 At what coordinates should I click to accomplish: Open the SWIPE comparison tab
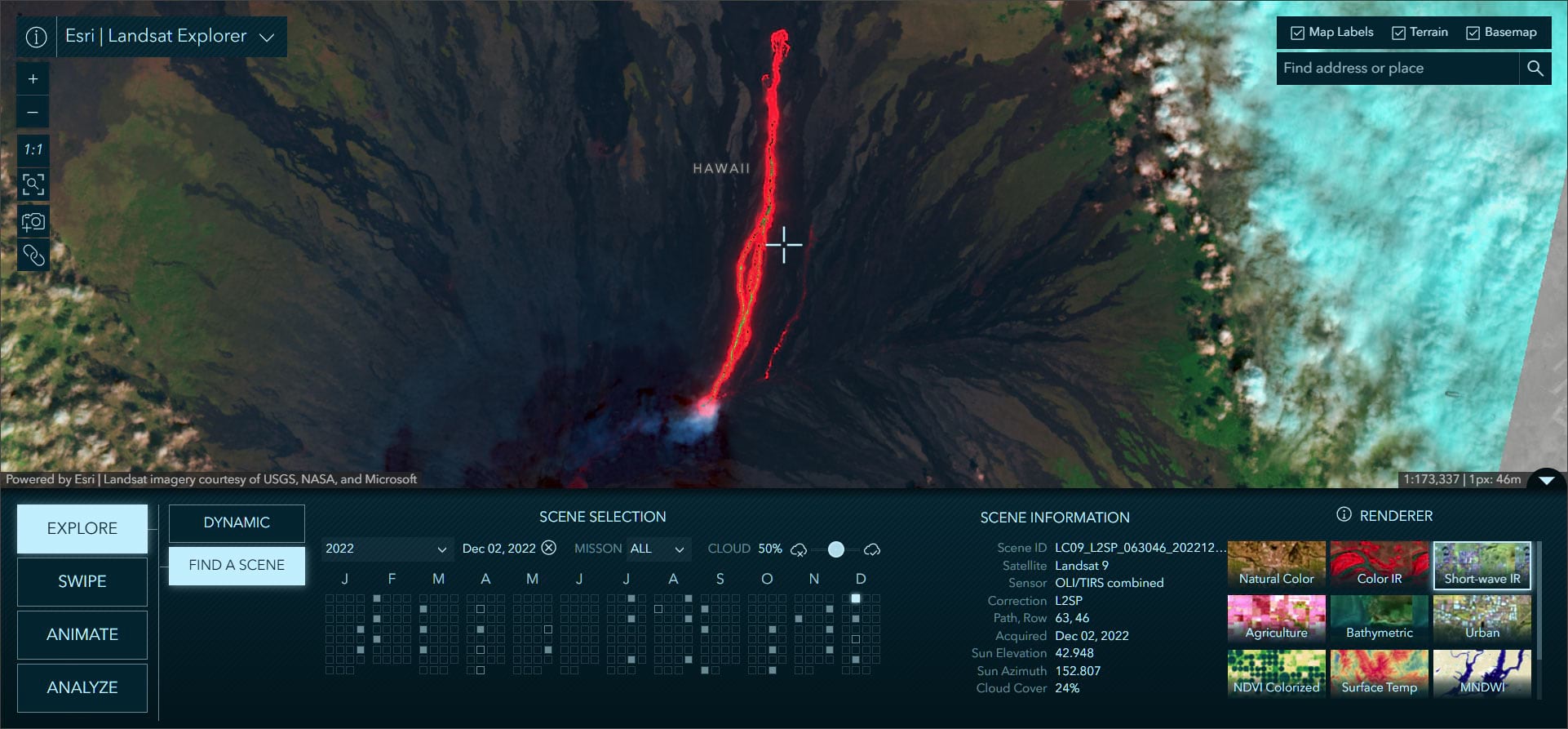82,581
